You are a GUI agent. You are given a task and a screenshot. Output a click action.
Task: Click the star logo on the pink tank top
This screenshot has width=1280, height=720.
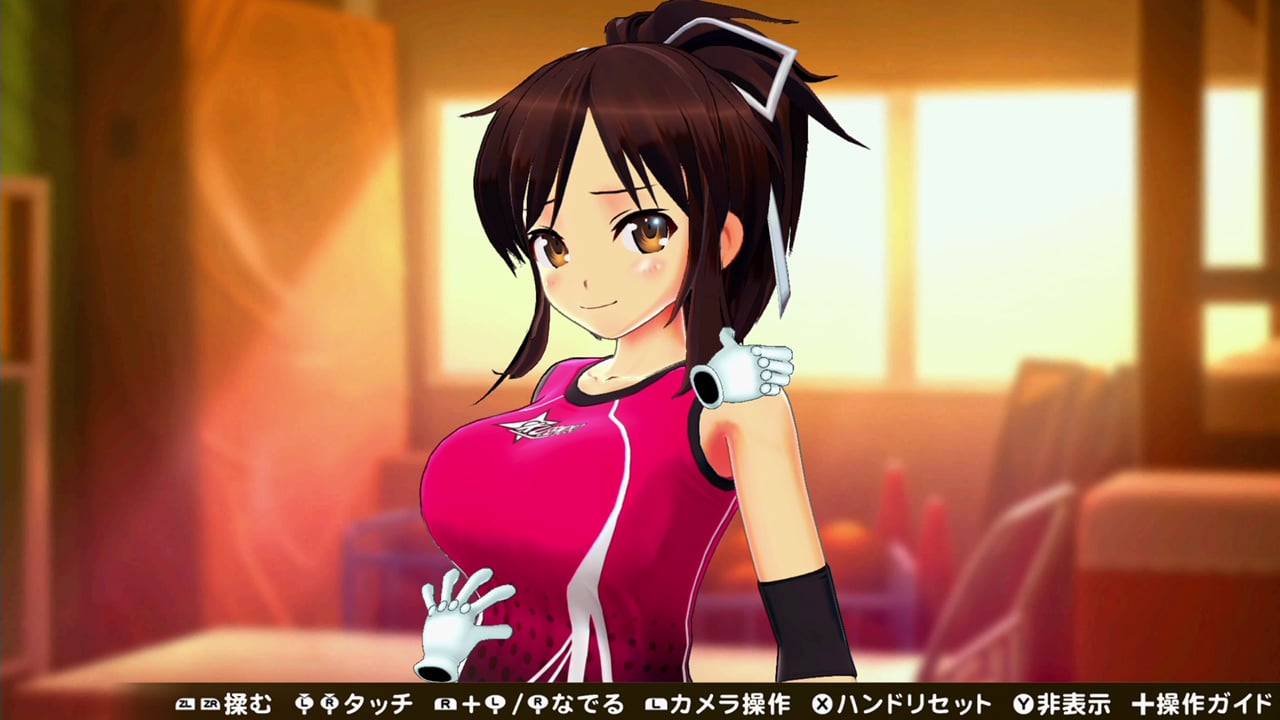click(535, 425)
